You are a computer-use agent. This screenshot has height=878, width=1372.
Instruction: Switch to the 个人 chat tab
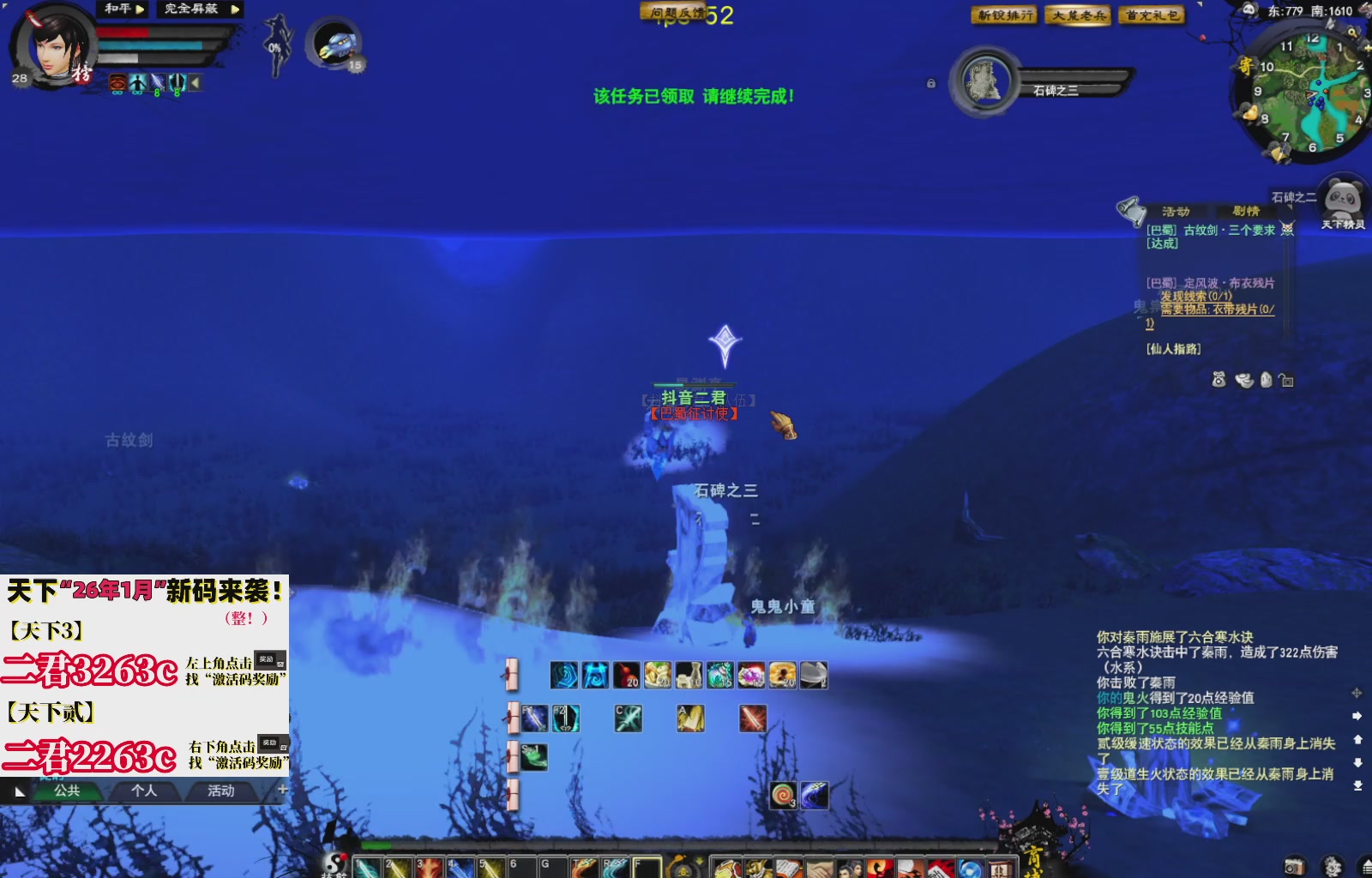146,791
